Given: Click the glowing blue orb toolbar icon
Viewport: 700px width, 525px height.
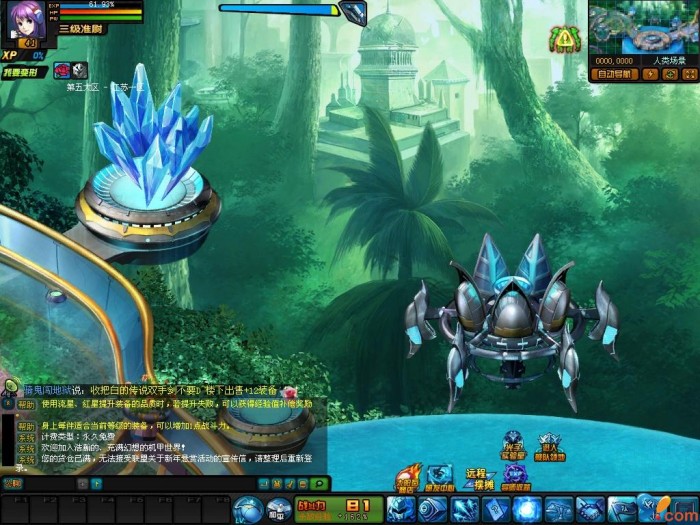Looking at the screenshot, I should coord(527,508).
